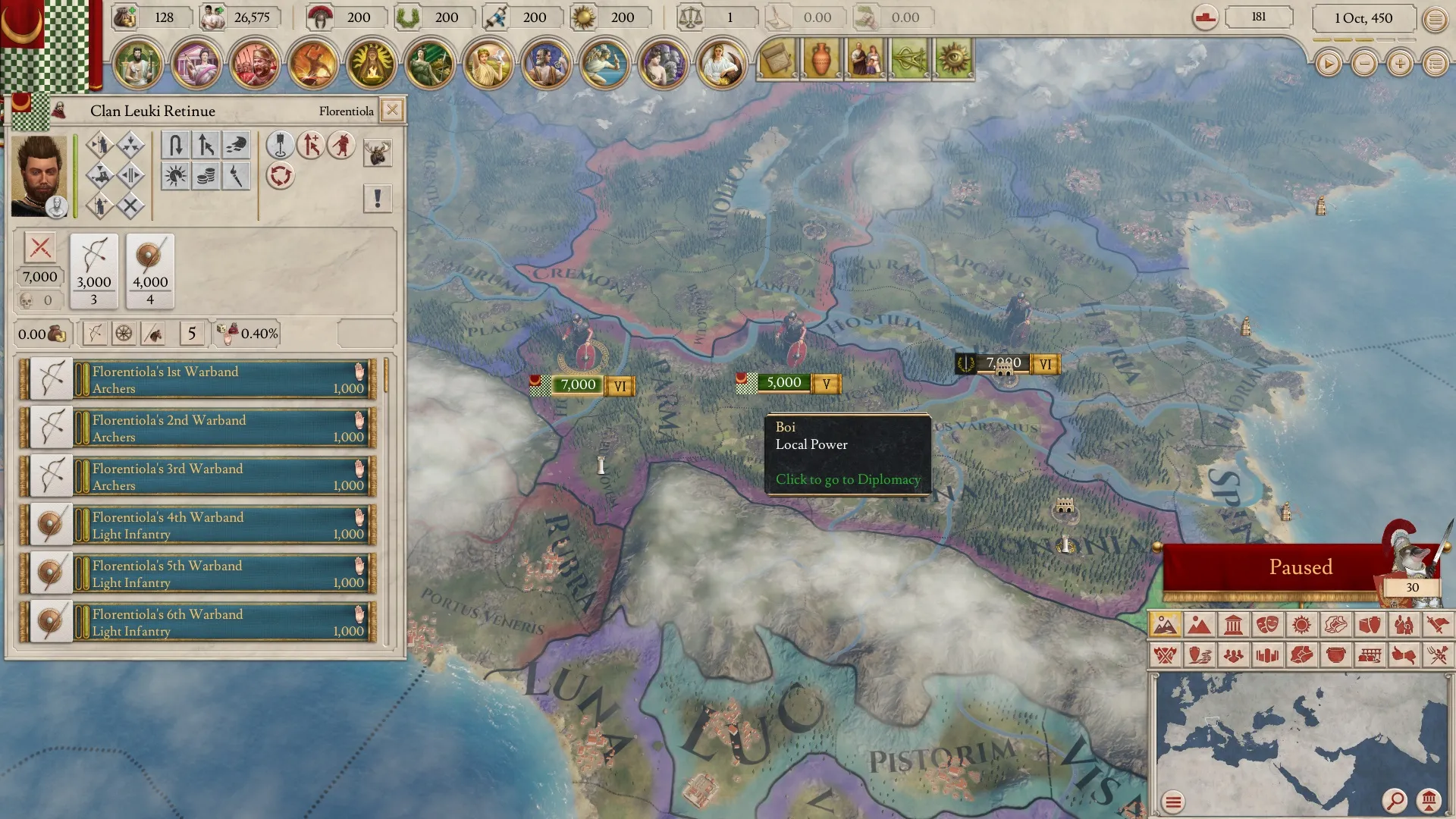
Task: Decrease game speed with the minus button
Action: pos(1364,64)
